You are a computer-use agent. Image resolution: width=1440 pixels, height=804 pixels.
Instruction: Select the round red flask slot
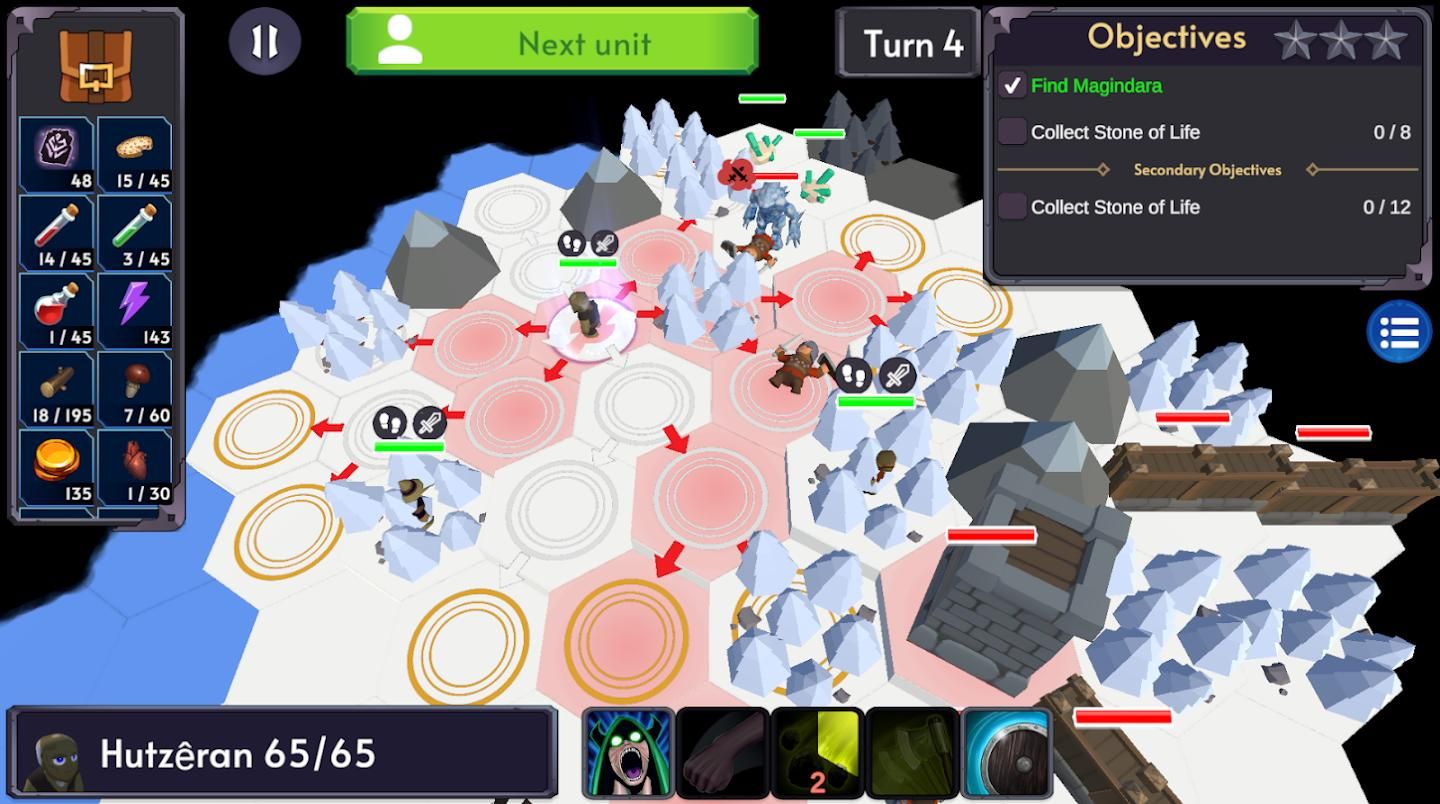57,310
